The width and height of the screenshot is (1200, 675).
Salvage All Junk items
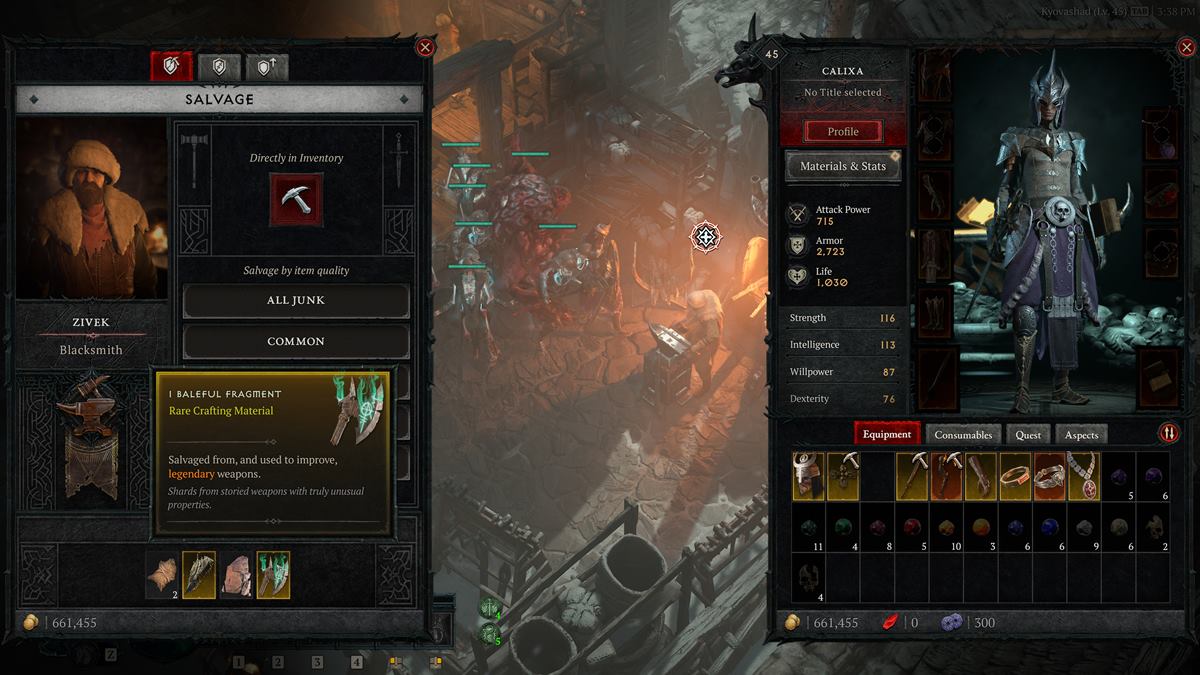coord(296,300)
